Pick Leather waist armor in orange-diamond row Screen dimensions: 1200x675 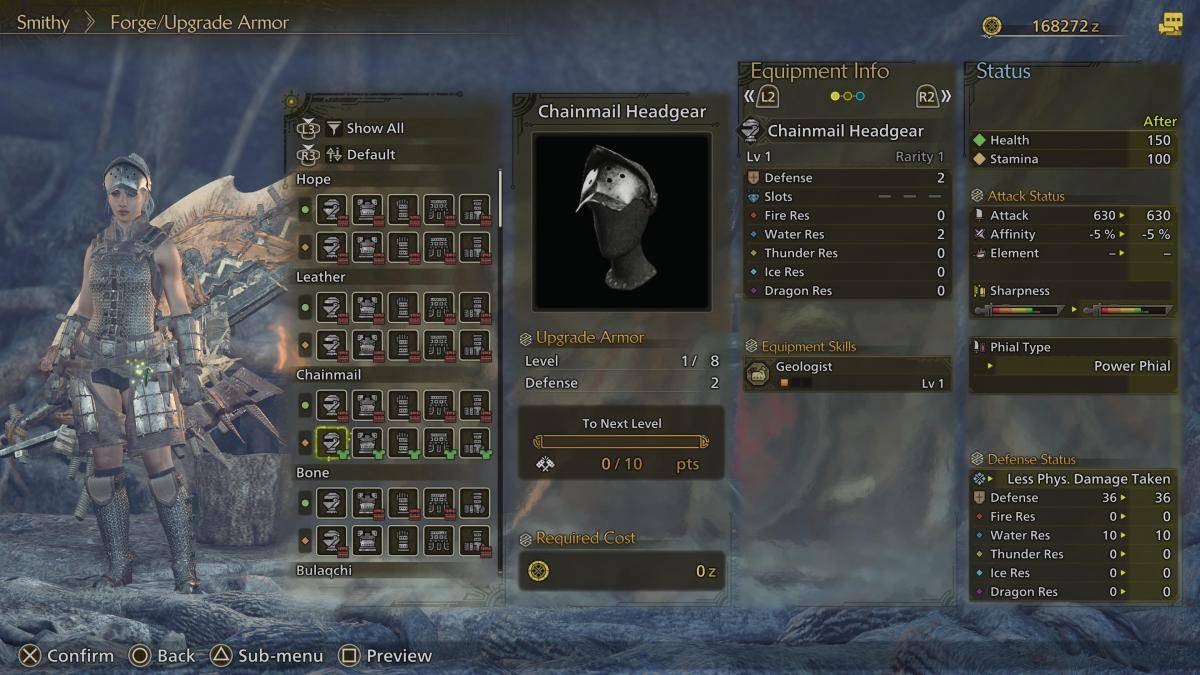click(x=438, y=344)
